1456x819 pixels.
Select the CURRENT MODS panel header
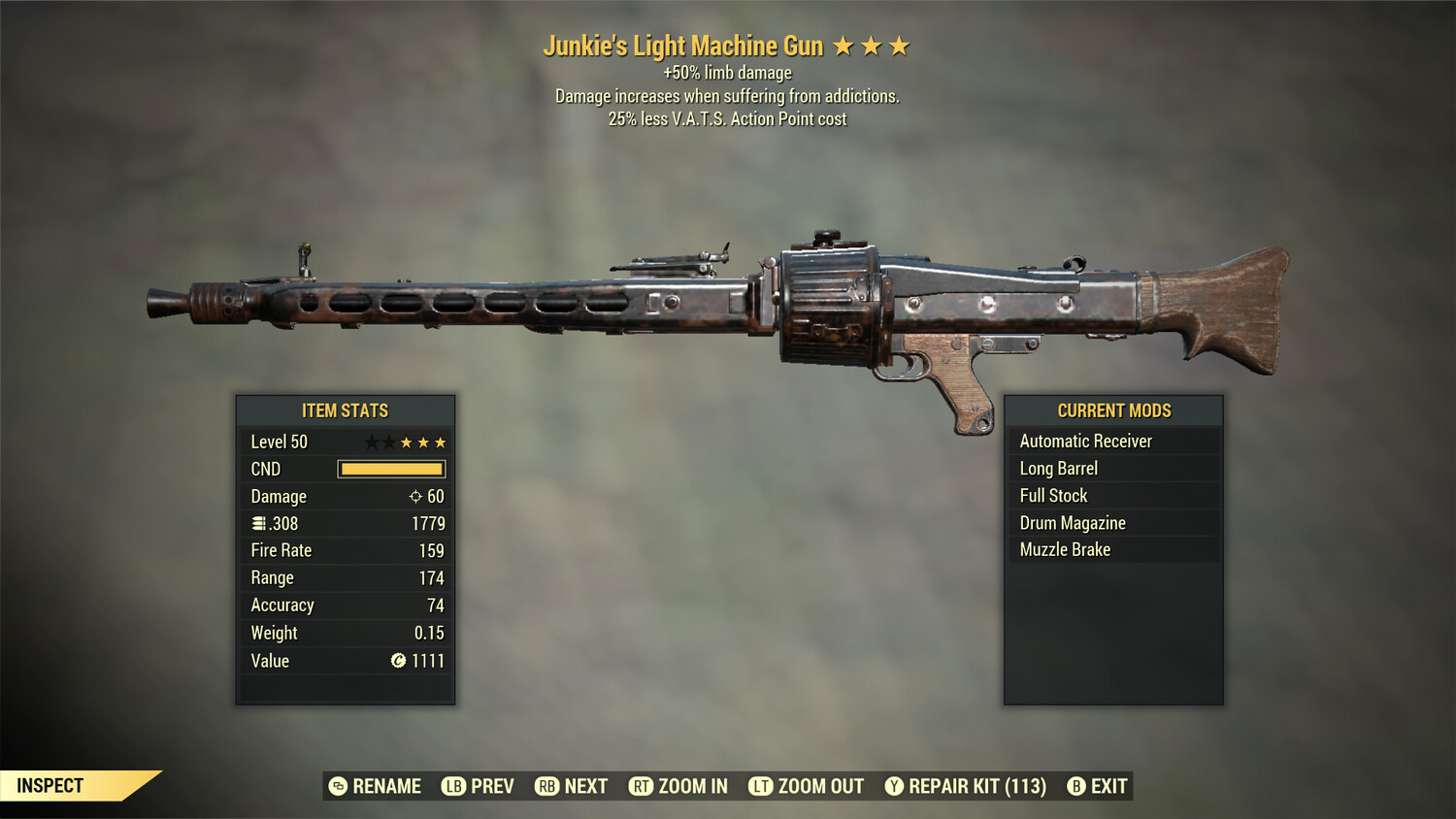pyautogui.click(x=1113, y=410)
